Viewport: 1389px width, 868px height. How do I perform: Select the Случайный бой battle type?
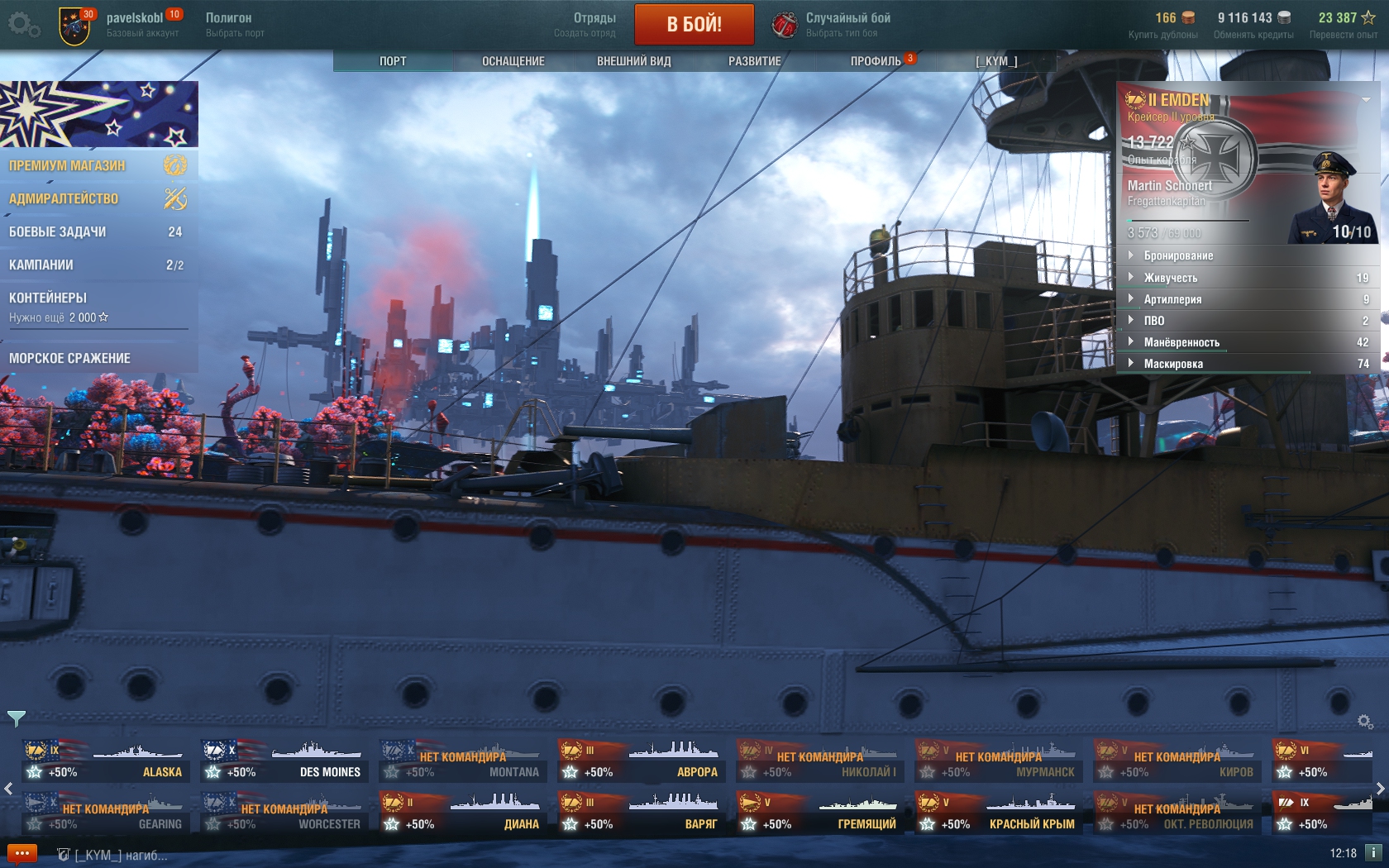pos(832,25)
